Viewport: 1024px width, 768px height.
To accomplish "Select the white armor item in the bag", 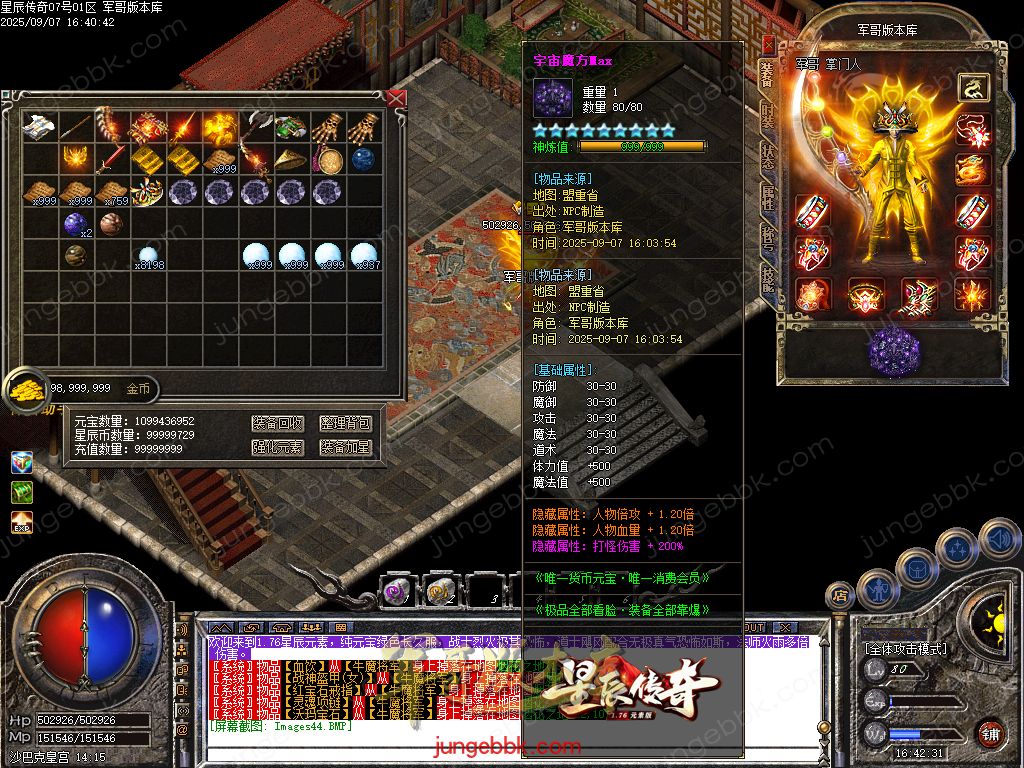I will coord(39,126).
